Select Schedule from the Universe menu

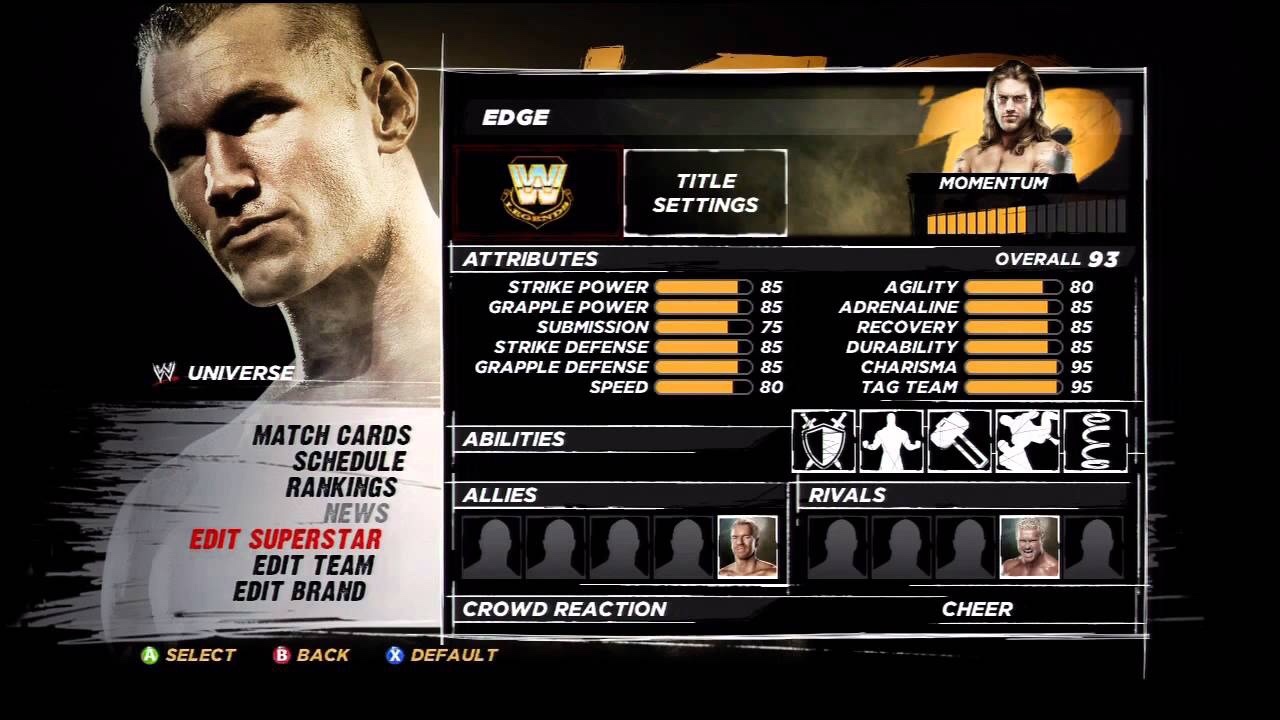pos(349,462)
